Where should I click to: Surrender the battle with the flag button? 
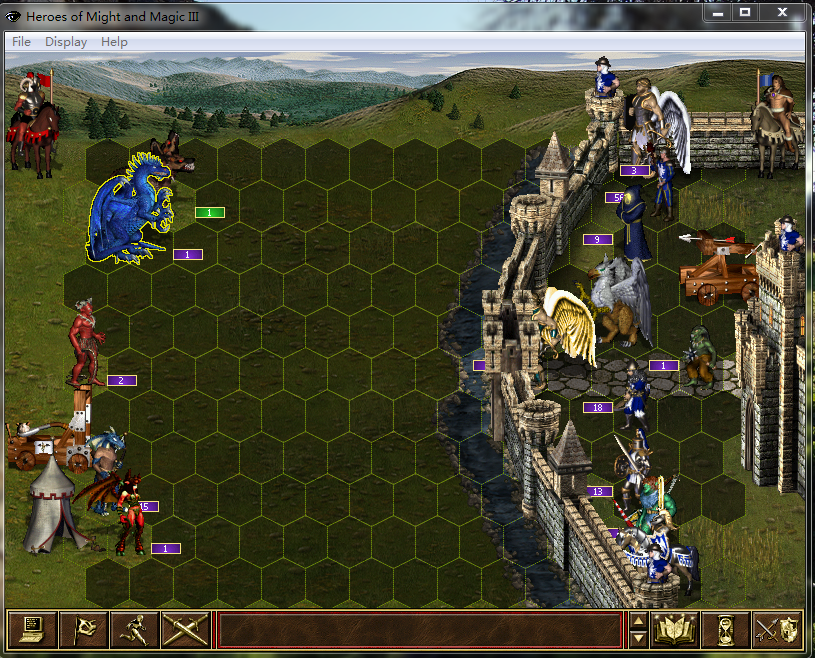[x=83, y=629]
